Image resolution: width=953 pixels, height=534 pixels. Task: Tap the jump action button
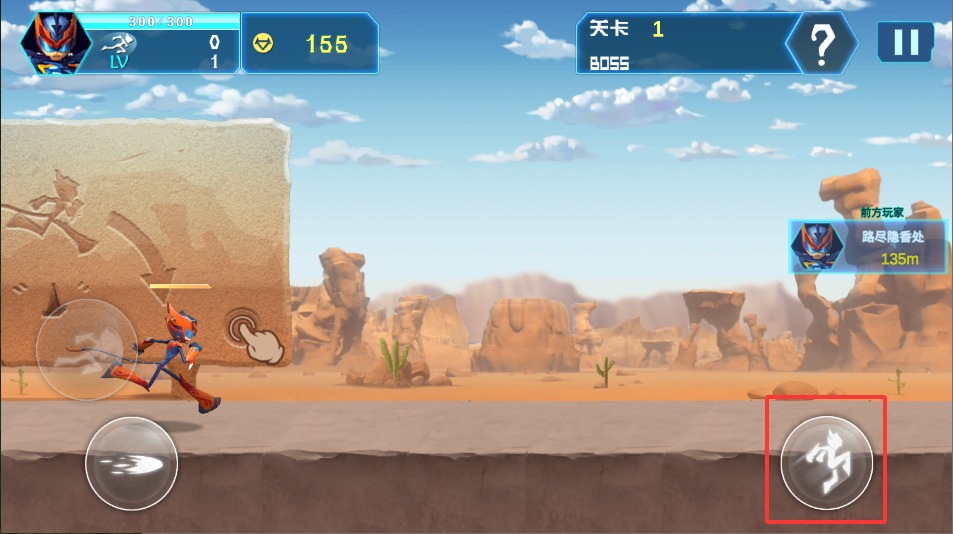tap(826, 463)
